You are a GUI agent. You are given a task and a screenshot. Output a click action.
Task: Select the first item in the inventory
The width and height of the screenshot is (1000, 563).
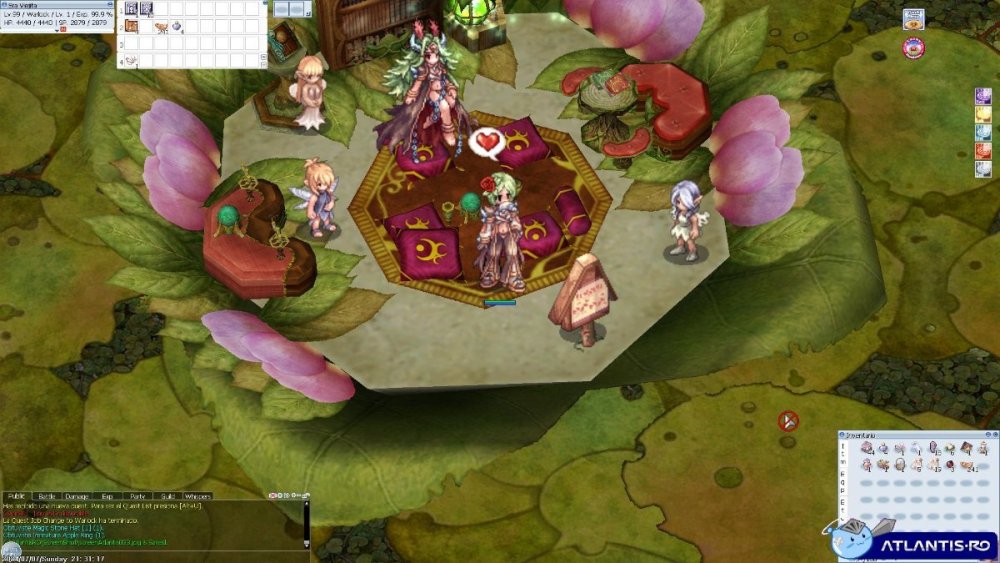866,449
